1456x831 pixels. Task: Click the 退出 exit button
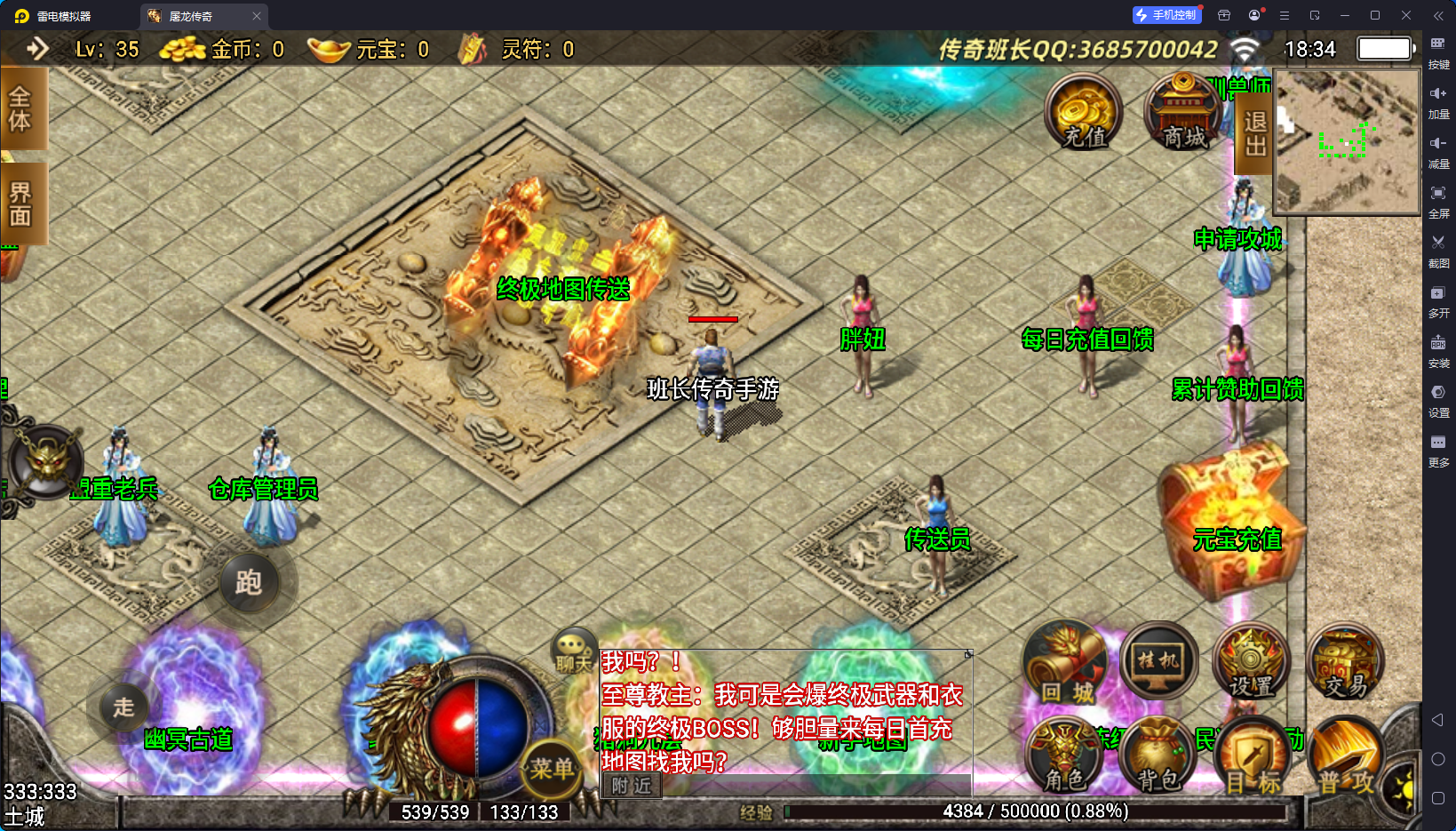(x=1254, y=133)
